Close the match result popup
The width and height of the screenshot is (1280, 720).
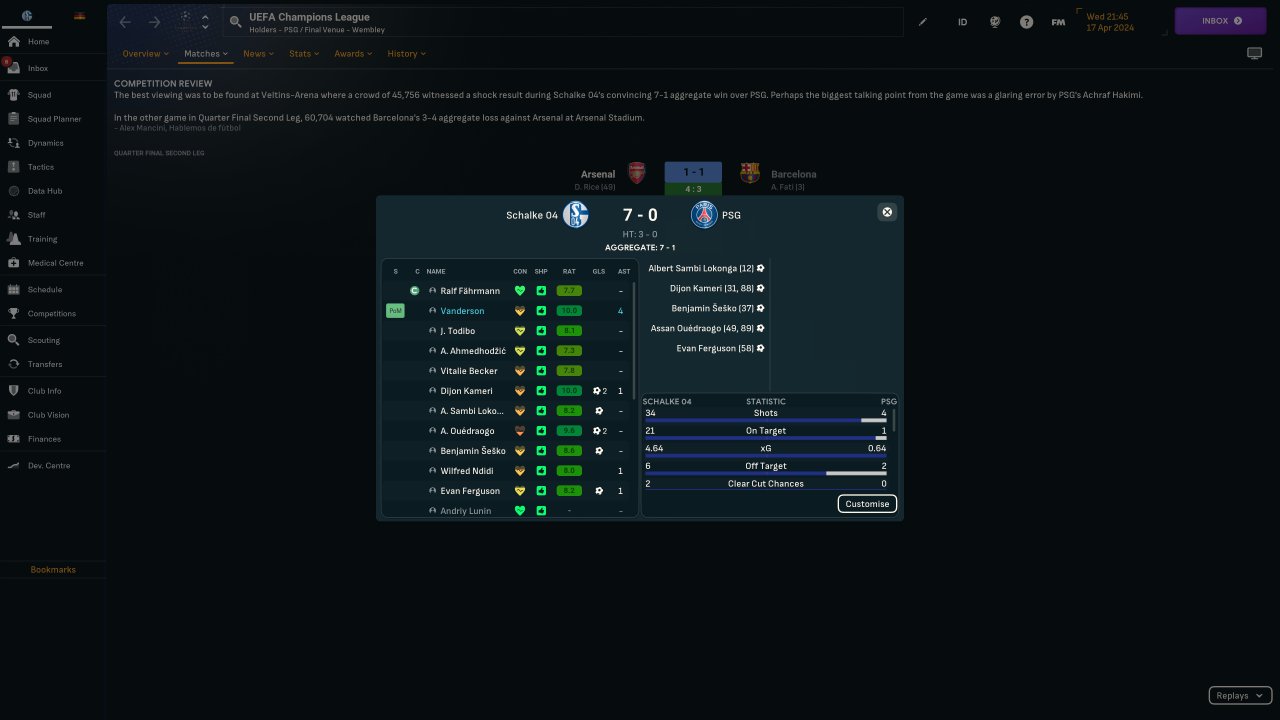pyautogui.click(x=886, y=212)
